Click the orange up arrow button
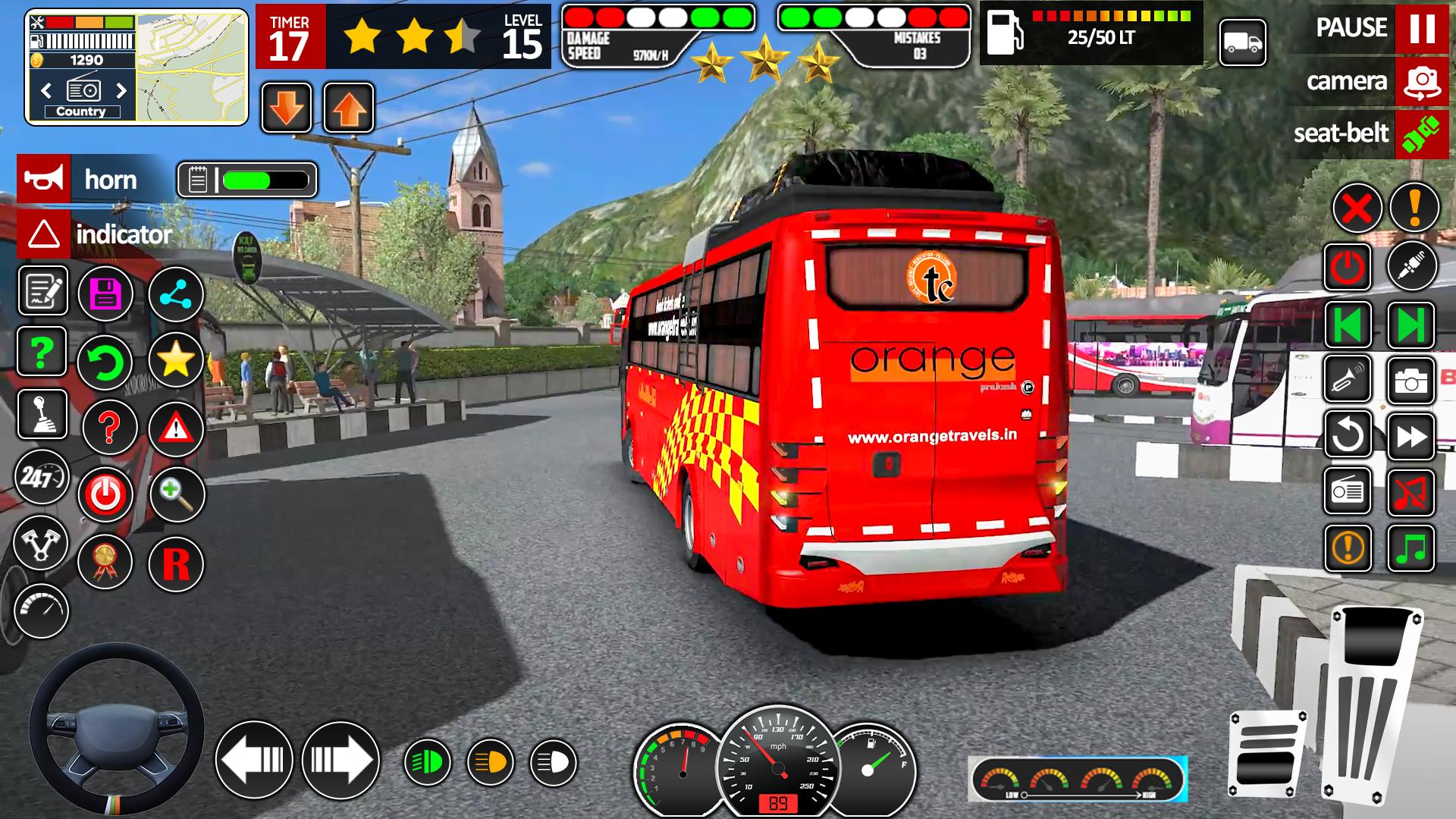 [x=349, y=108]
